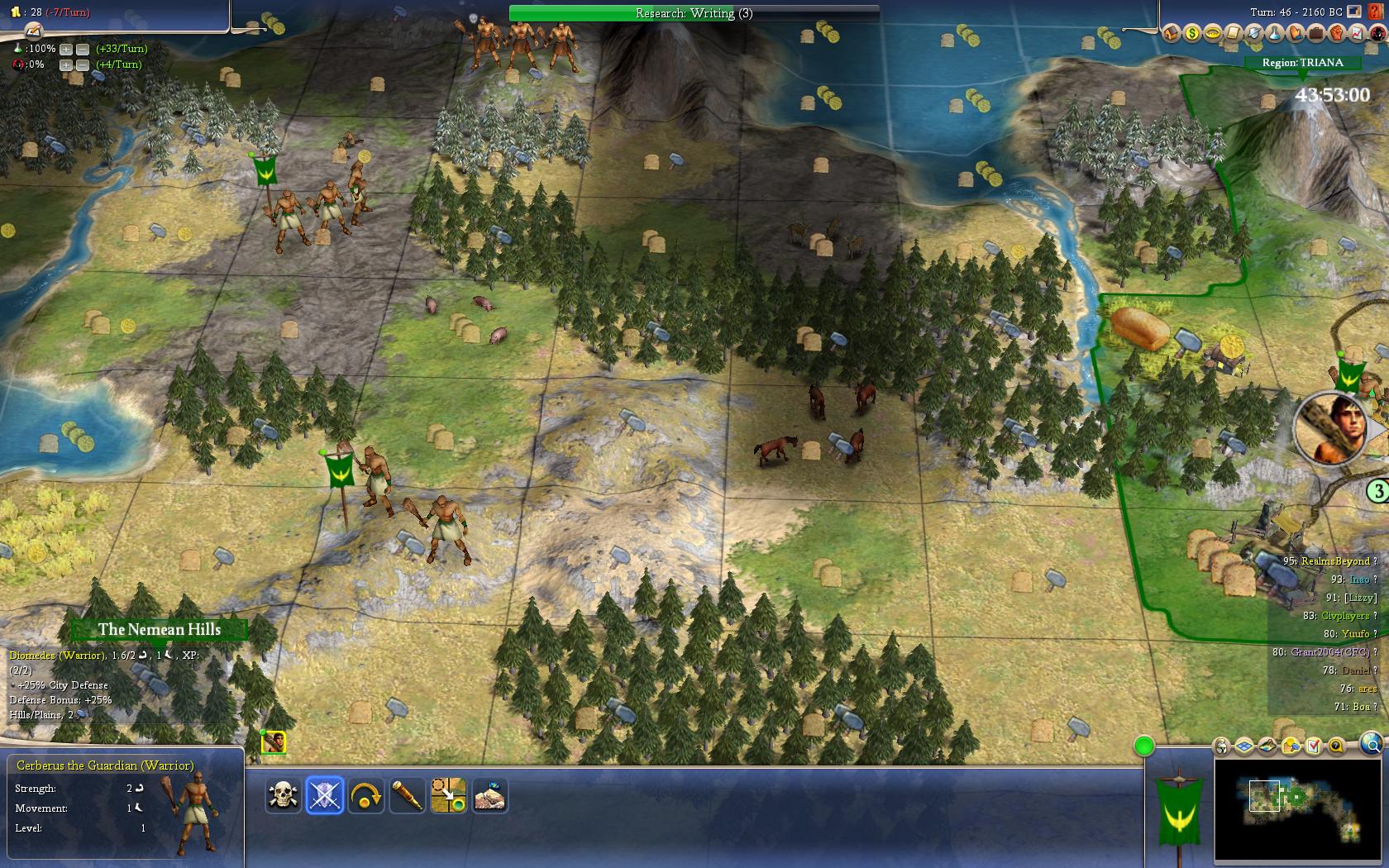Open the financial advisor dollar icon
This screenshot has width=1389, height=868.
(x=1192, y=34)
